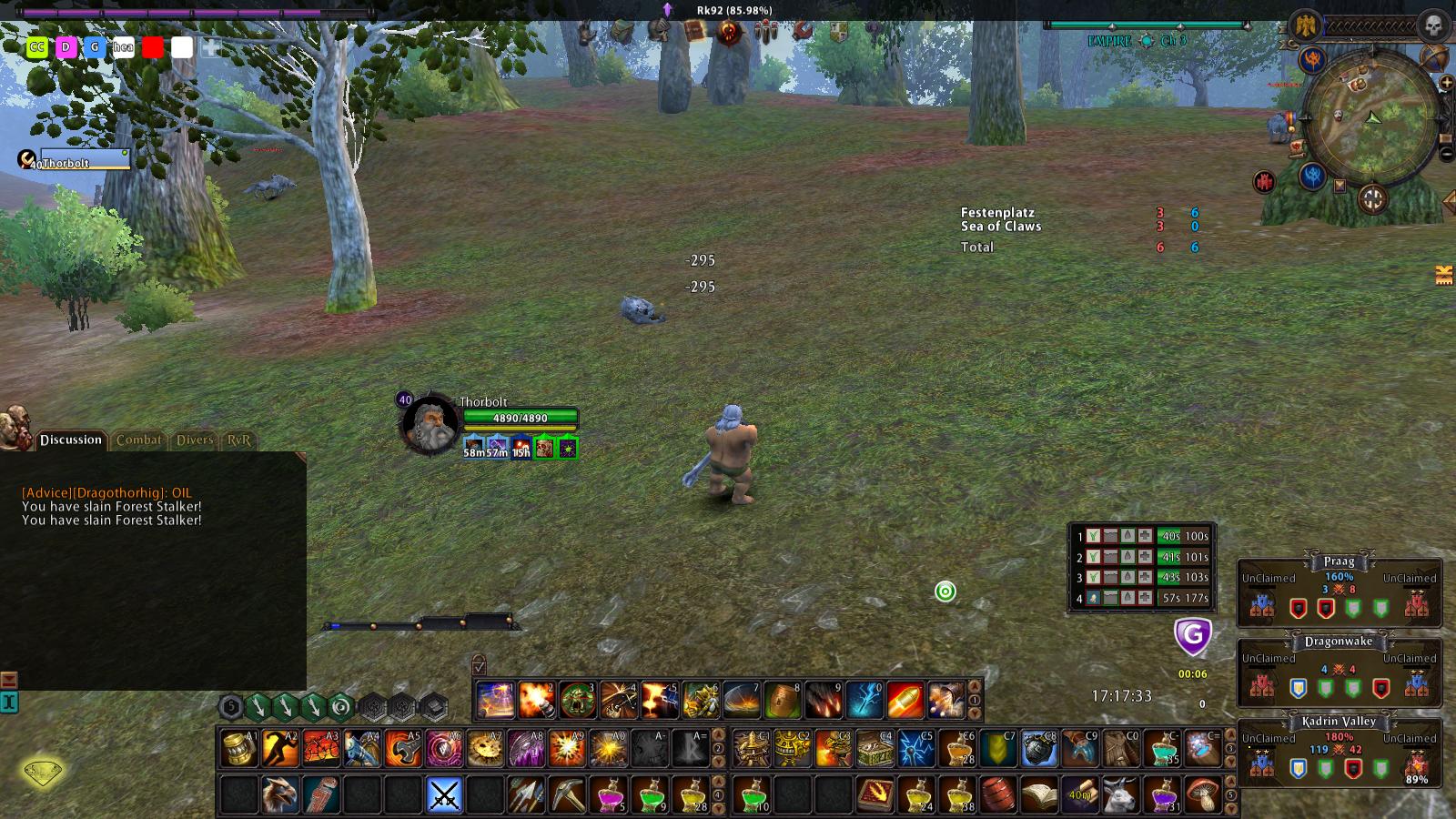Click the pickaxe icon on the bottom hotbar
Screen dimensions: 1456x819
click(x=566, y=794)
